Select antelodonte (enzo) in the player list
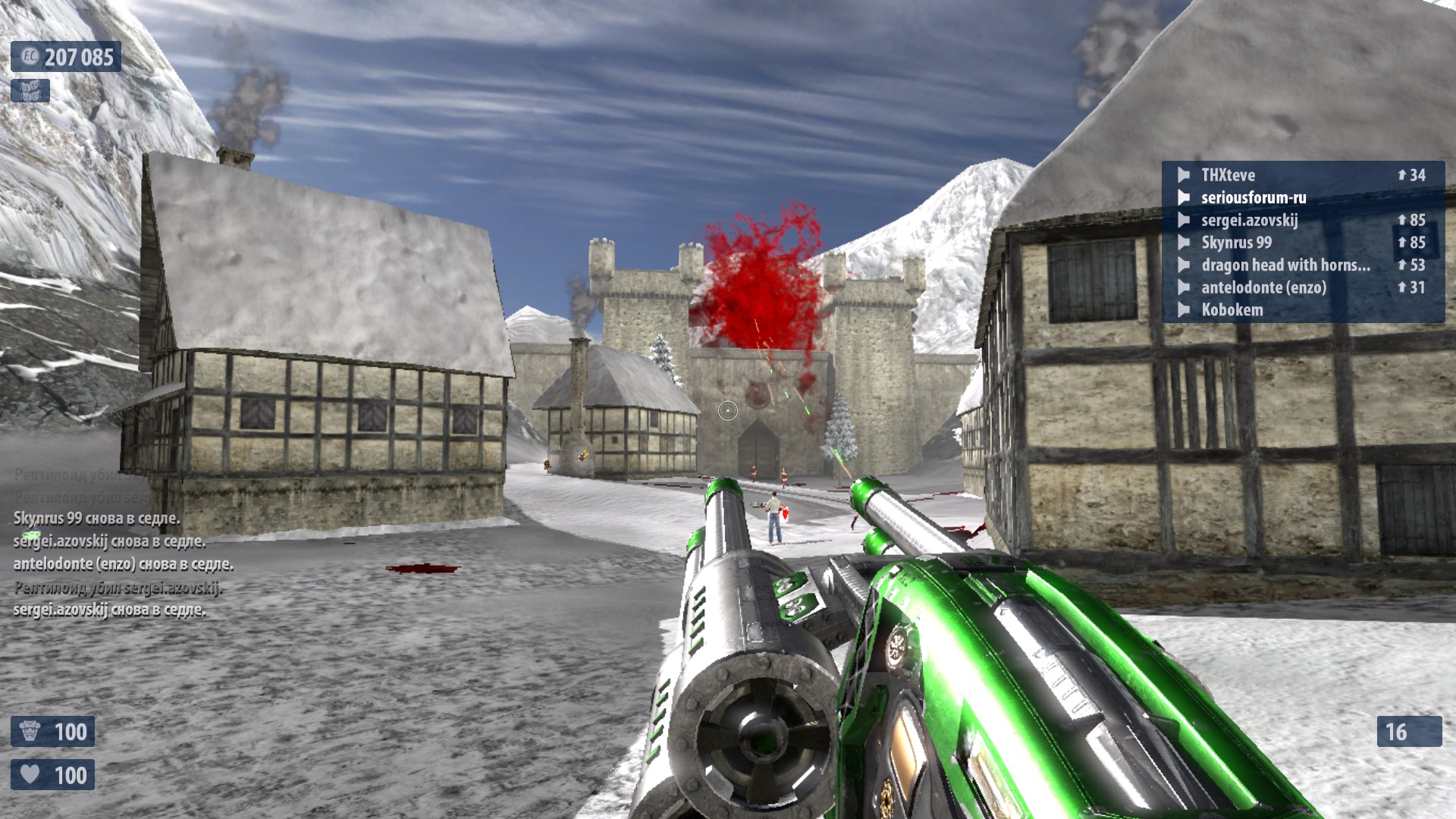 coord(1263,287)
